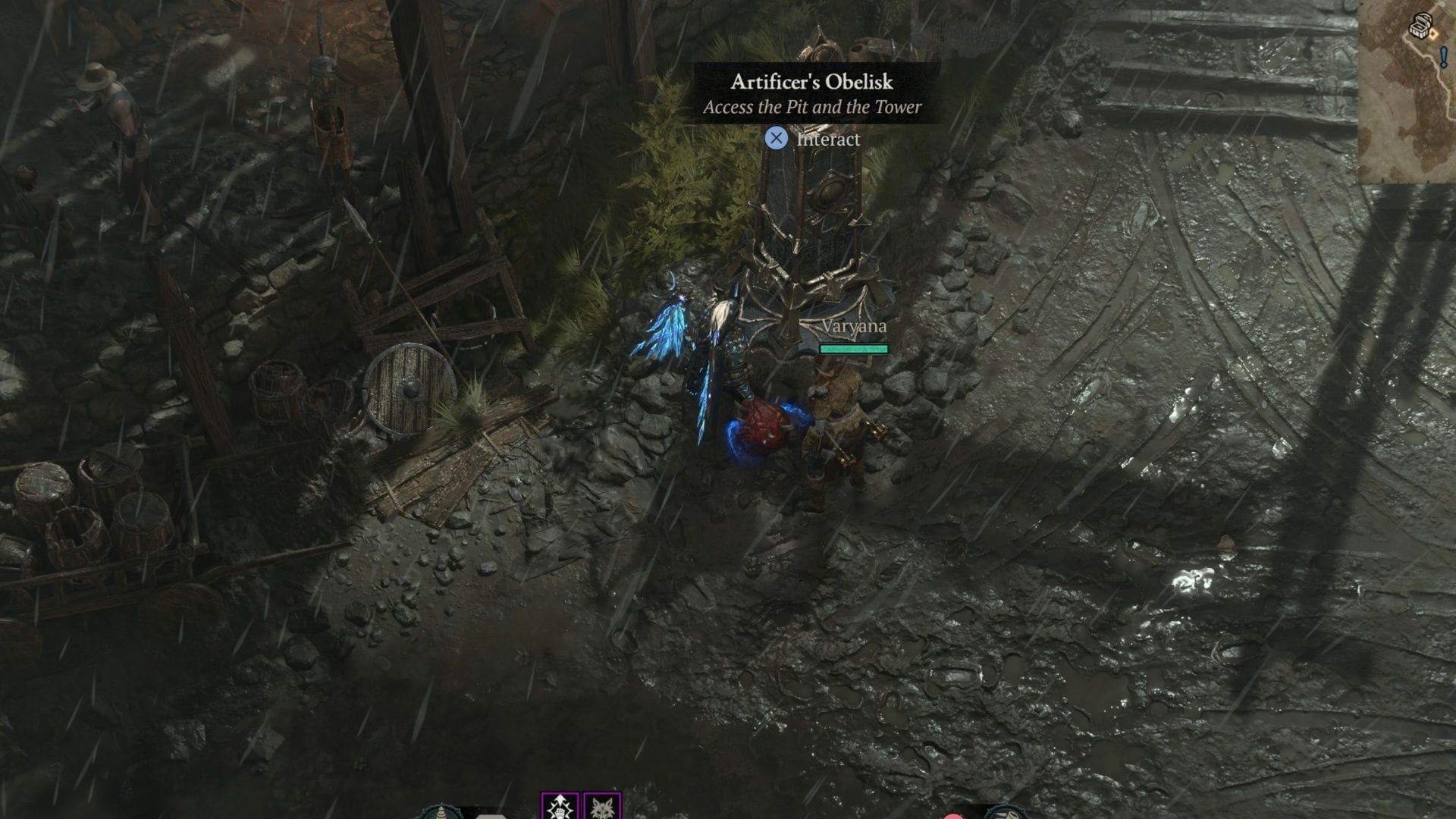1456x819 pixels.
Task: Click the Interact prompt text
Action: tap(827, 139)
